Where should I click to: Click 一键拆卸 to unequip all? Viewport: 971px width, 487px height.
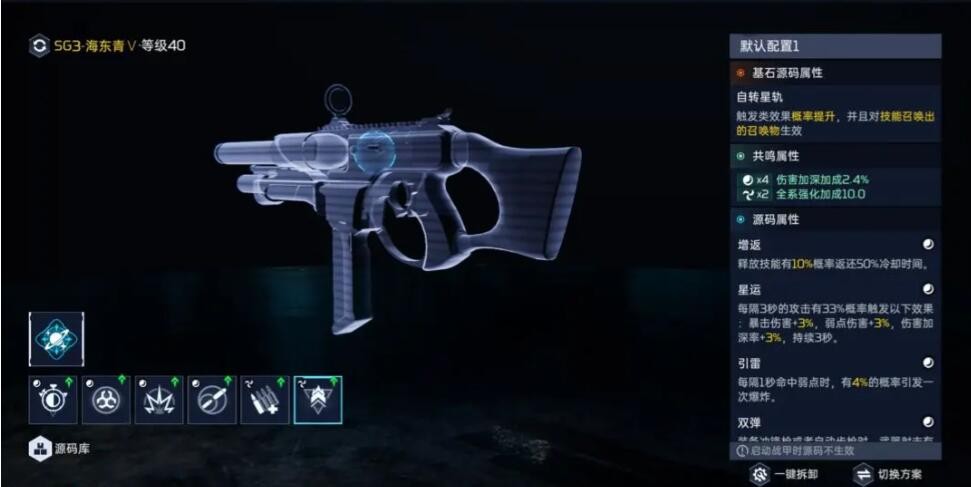786,474
